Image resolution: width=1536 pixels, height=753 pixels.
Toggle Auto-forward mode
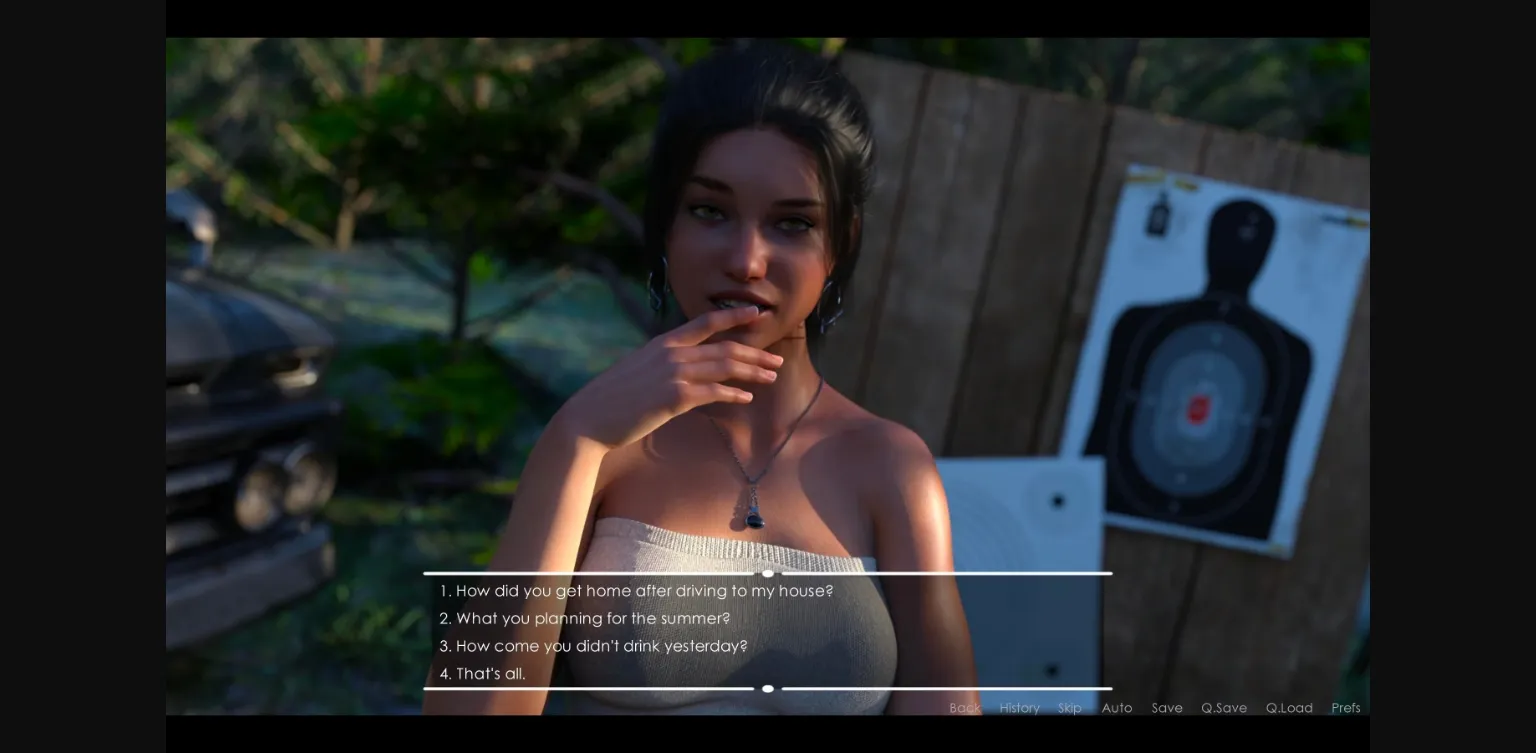(1117, 708)
